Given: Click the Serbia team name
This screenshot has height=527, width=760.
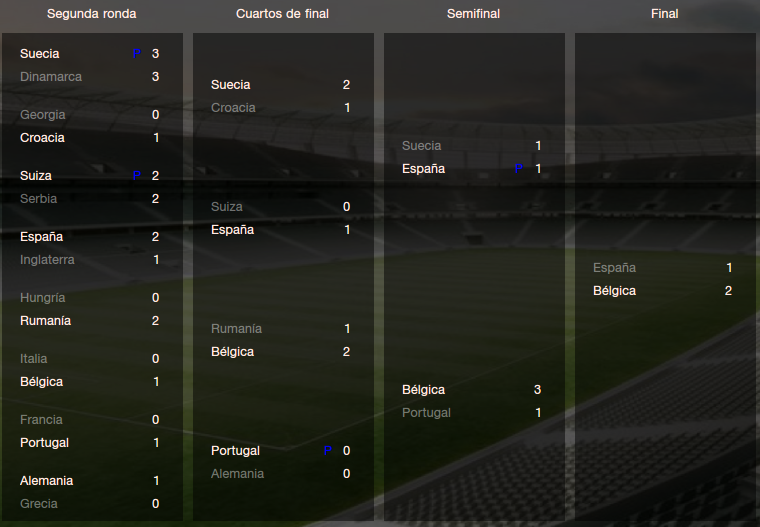Looking at the screenshot, I should pyautogui.click(x=39, y=199).
